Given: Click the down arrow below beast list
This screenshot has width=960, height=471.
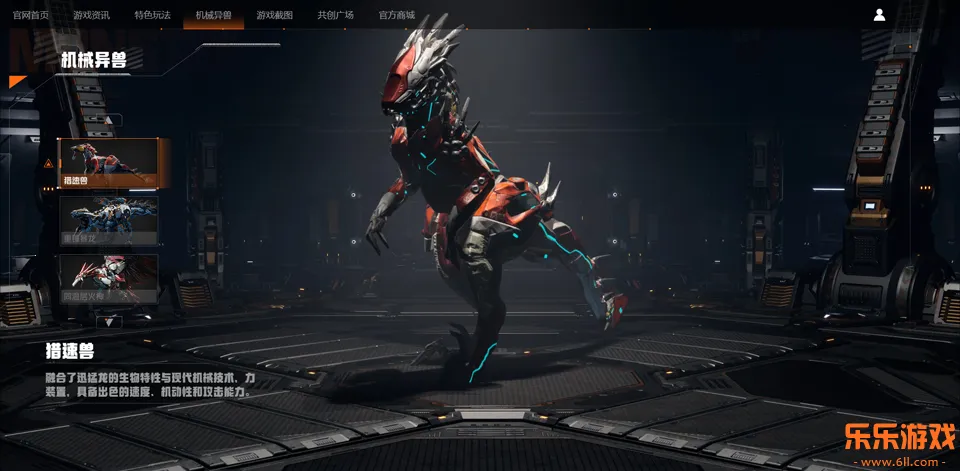Looking at the screenshot, I should tap(108, 321).
